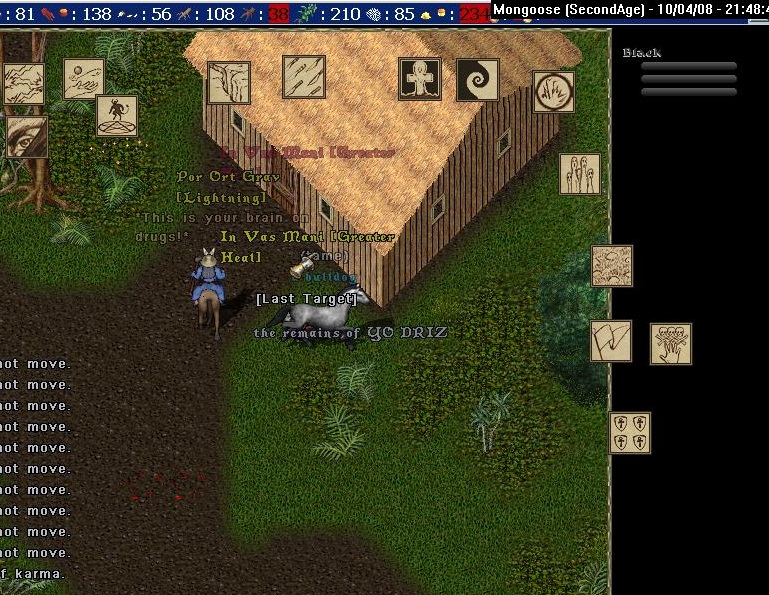
Task: Cast the demon on pentagram summon spell
Action: tap(117, 116)
